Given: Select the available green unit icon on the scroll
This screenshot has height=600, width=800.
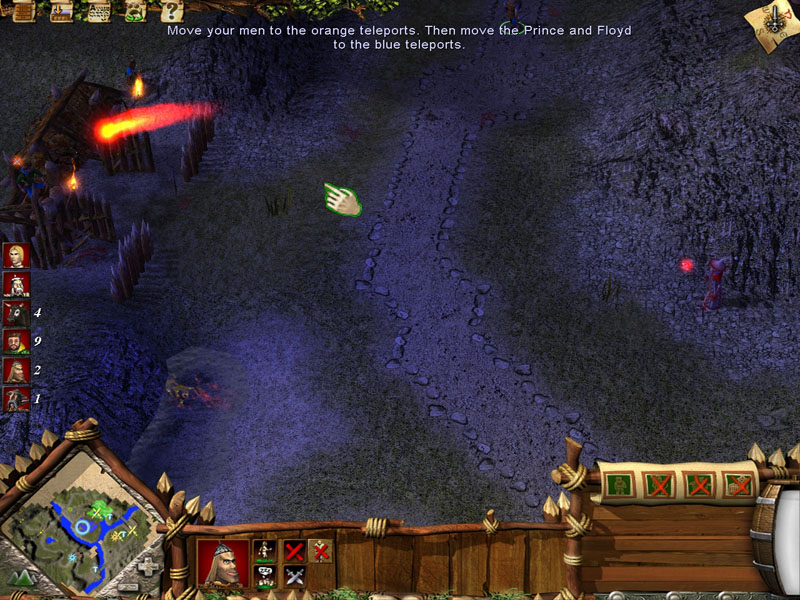Looking at the screenshot, I should click(620, 485).
